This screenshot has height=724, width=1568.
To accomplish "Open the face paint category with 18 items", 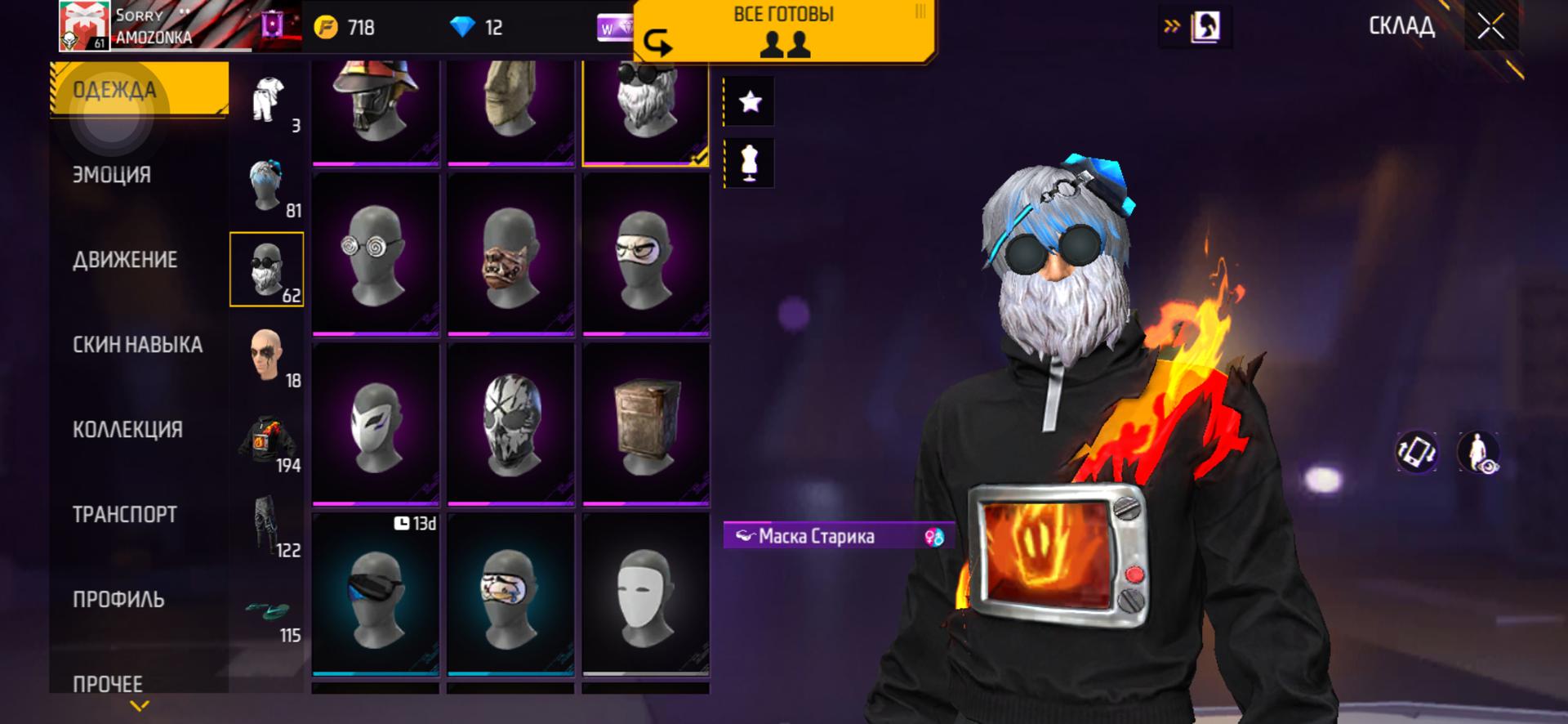I will [267, 355].
